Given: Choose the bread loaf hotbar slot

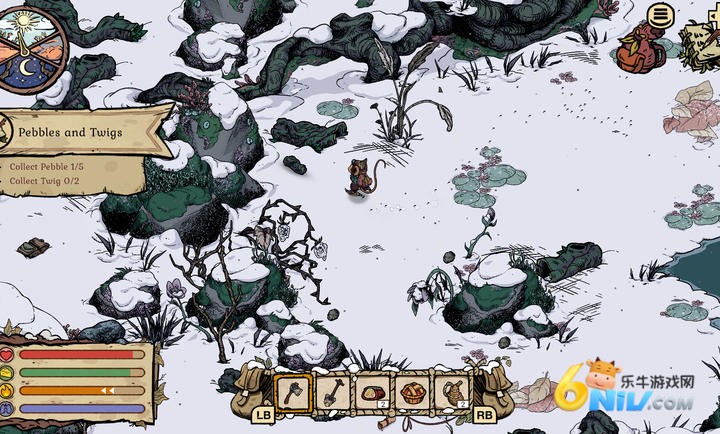Looking at the screenshot, I should [x=373, y=392].
